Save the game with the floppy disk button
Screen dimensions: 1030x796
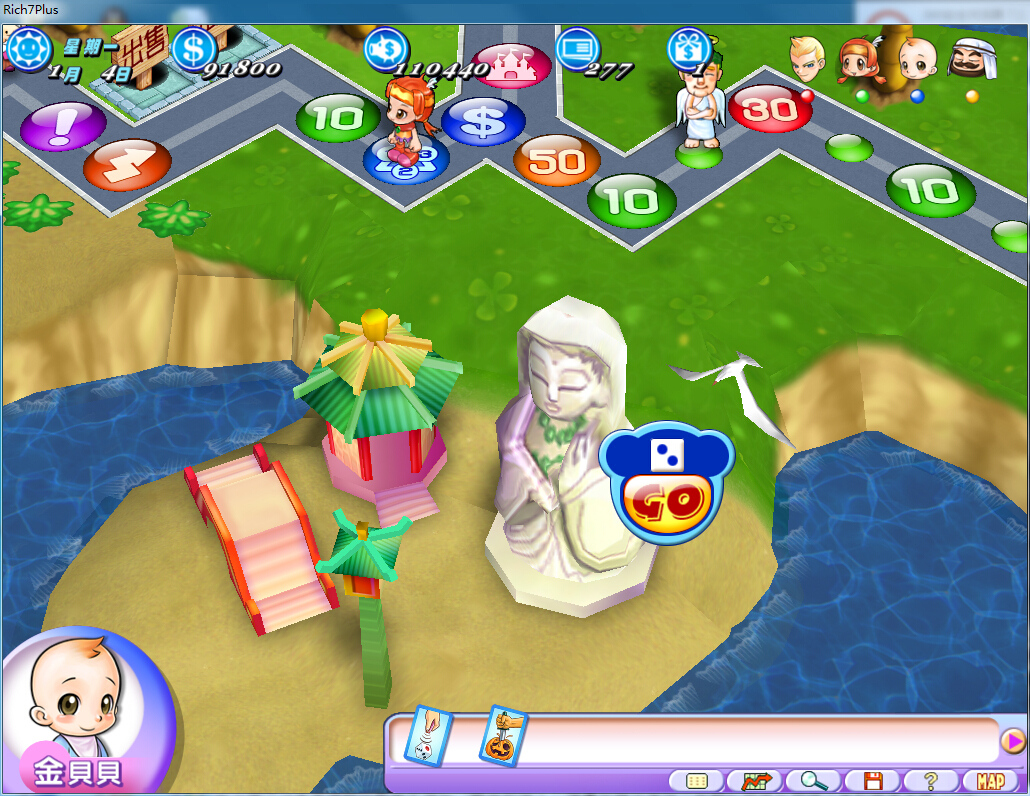coord(873,781)
